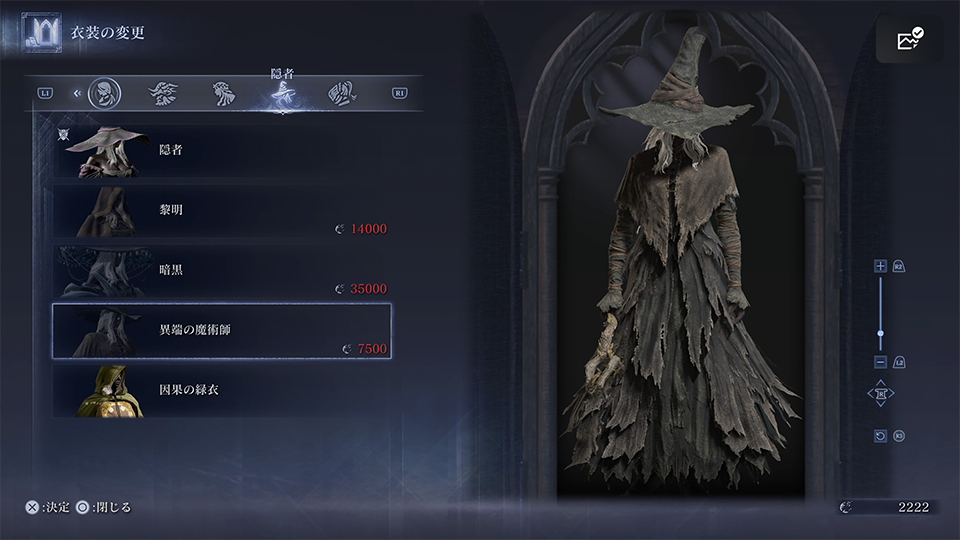The image size is (960, 540).
Task: Select the witch hat 隠者 character tab
Action: click(281, 94)
